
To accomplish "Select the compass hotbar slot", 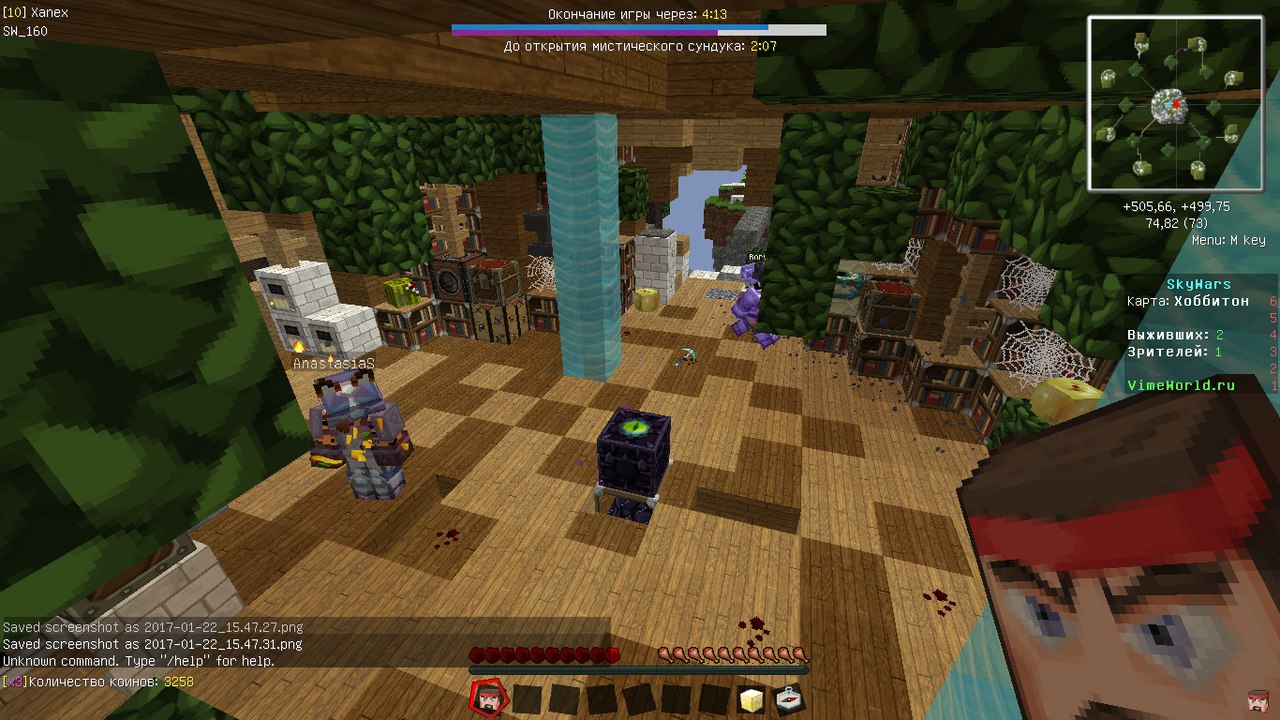I will pos(790,699).
